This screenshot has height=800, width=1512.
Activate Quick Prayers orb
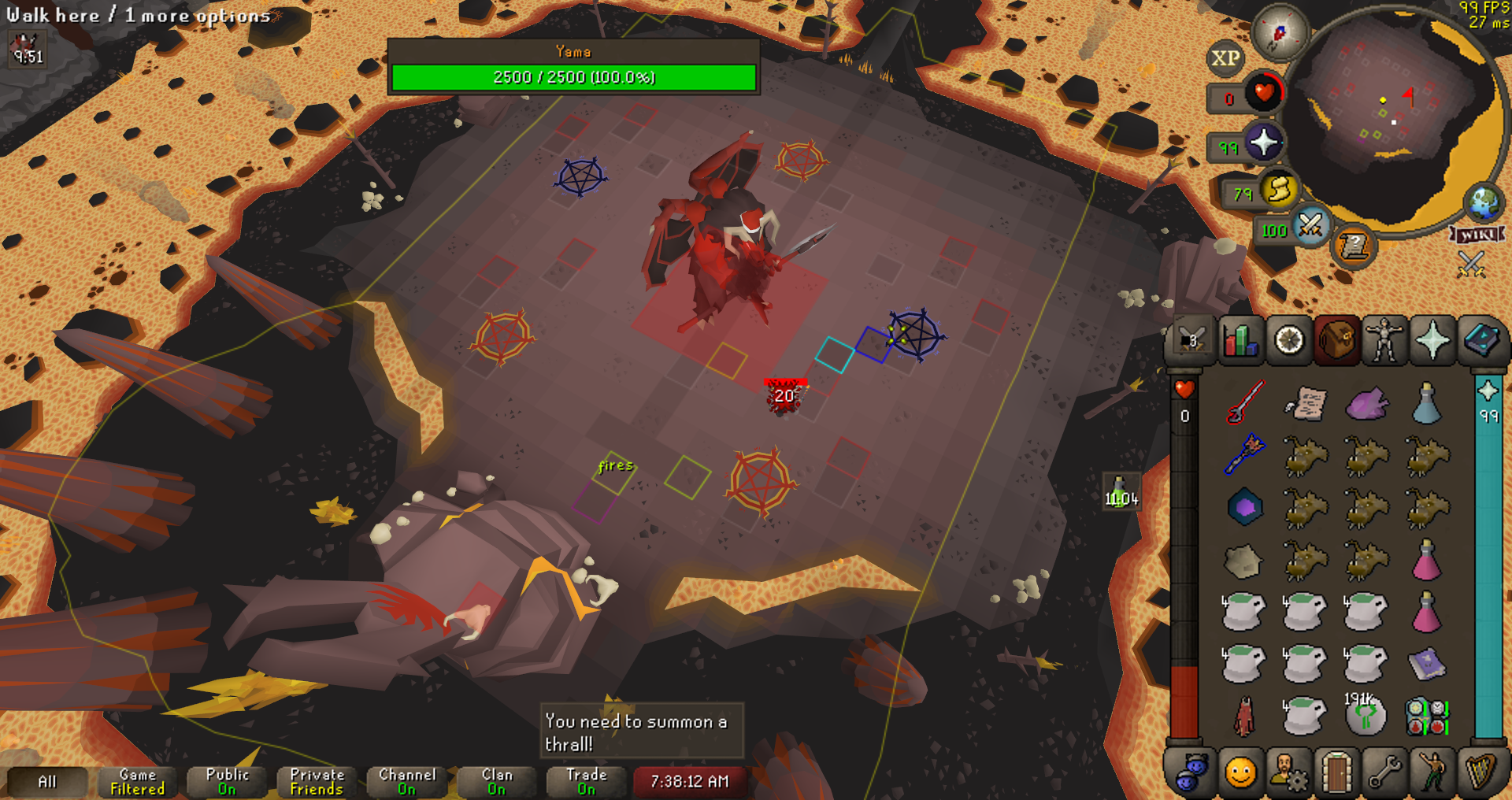[1264, 143]
